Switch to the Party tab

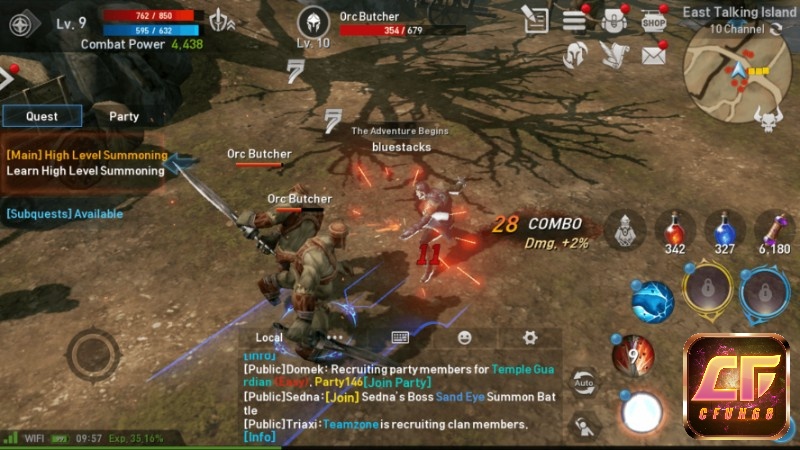tap(124, 116)
